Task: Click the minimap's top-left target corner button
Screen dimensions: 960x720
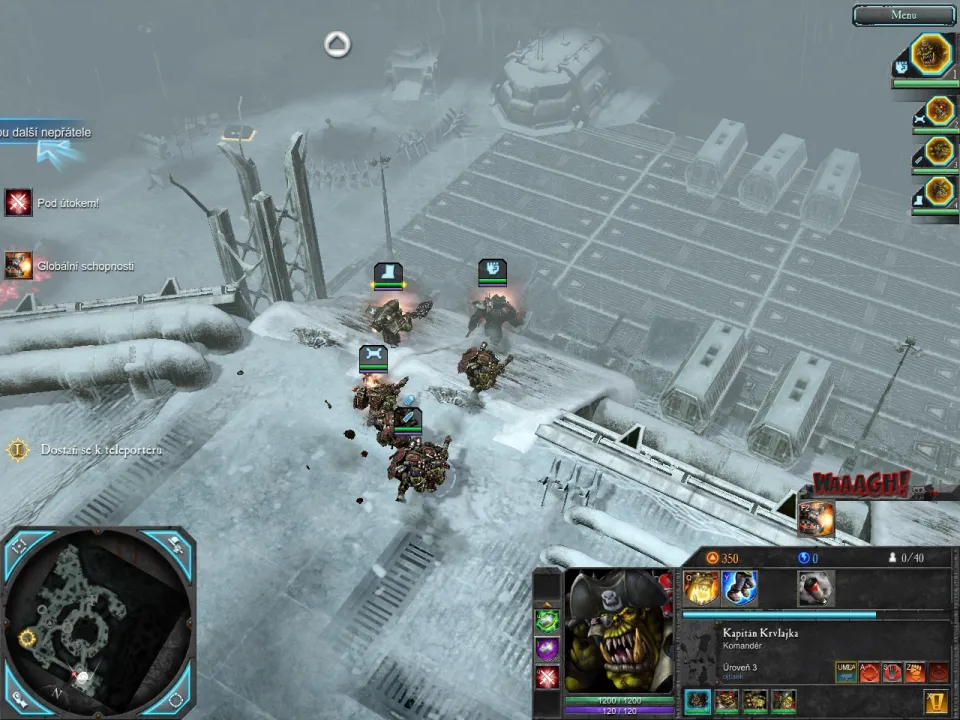Action: click(21, 546)
